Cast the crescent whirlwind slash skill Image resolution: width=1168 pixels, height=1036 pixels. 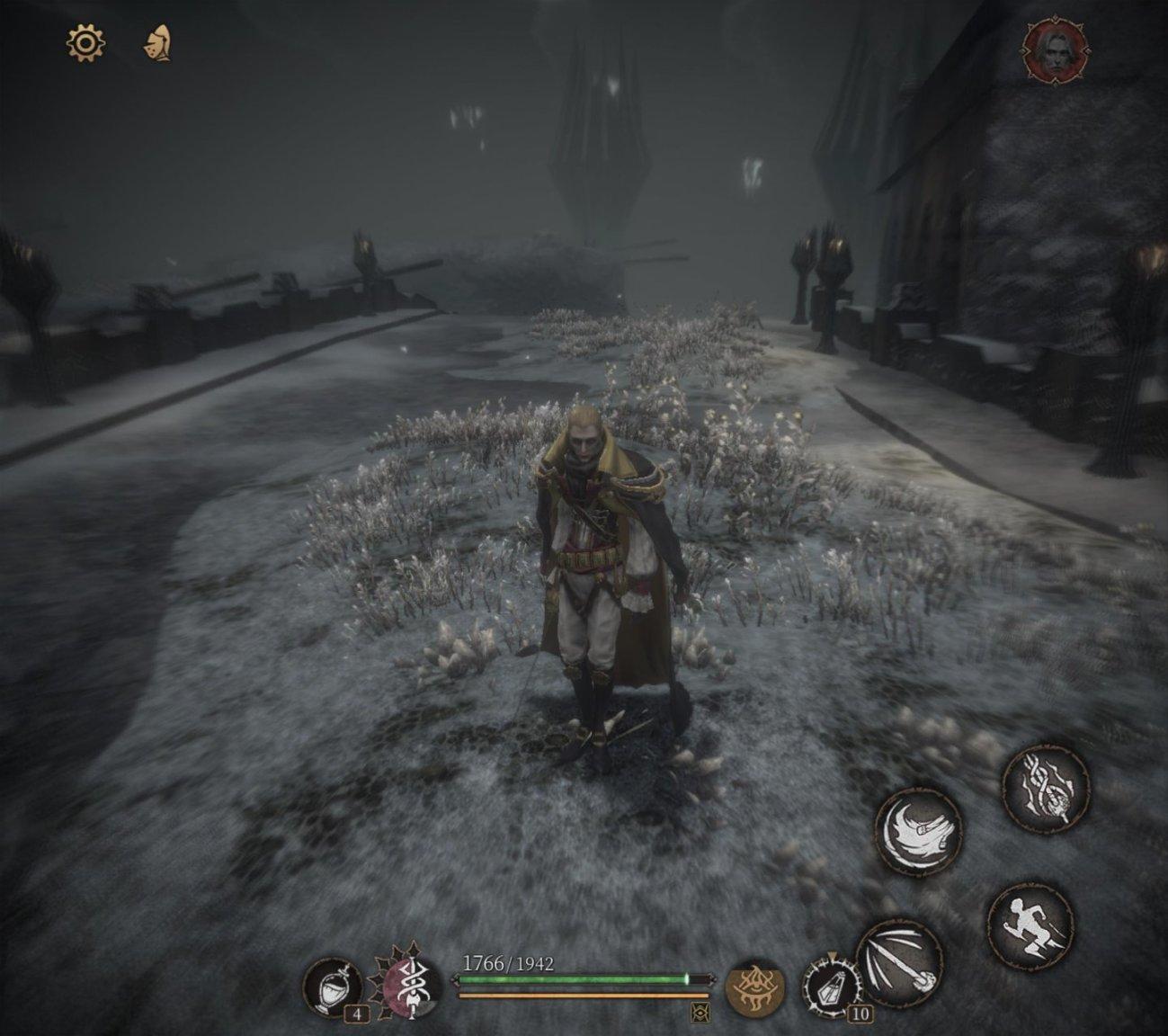918,831
